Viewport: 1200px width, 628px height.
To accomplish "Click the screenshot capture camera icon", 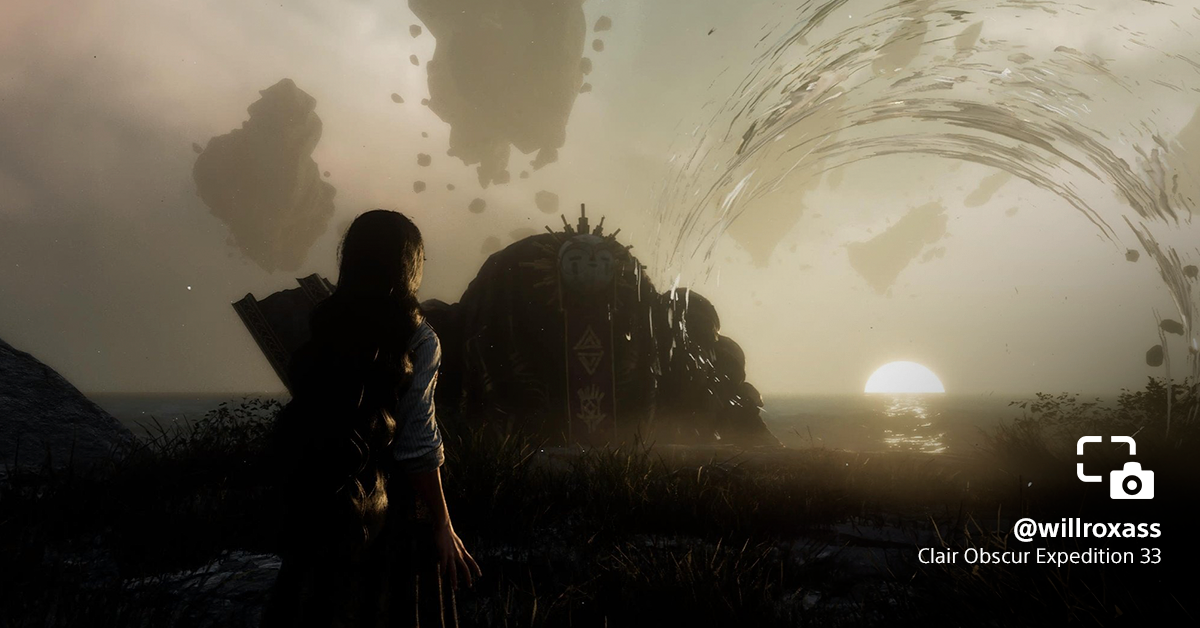I will (1115, 468).
